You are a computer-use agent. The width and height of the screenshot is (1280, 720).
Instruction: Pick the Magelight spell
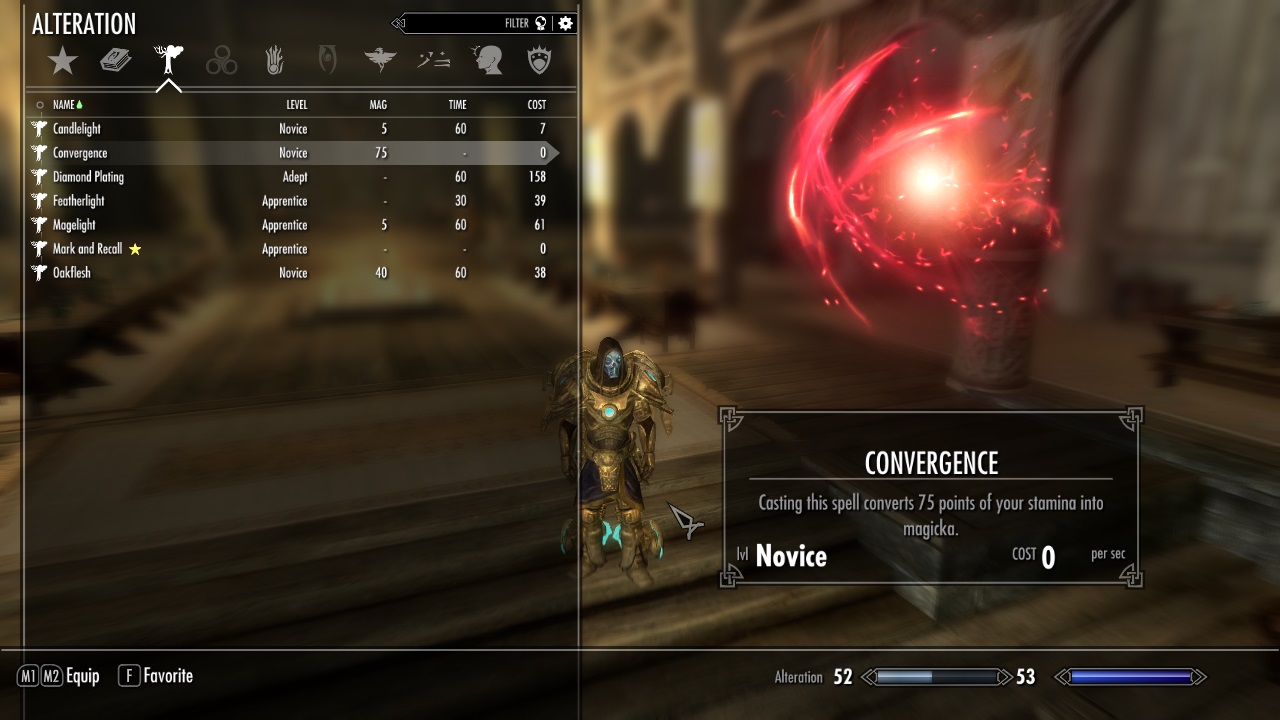point(74,225)
